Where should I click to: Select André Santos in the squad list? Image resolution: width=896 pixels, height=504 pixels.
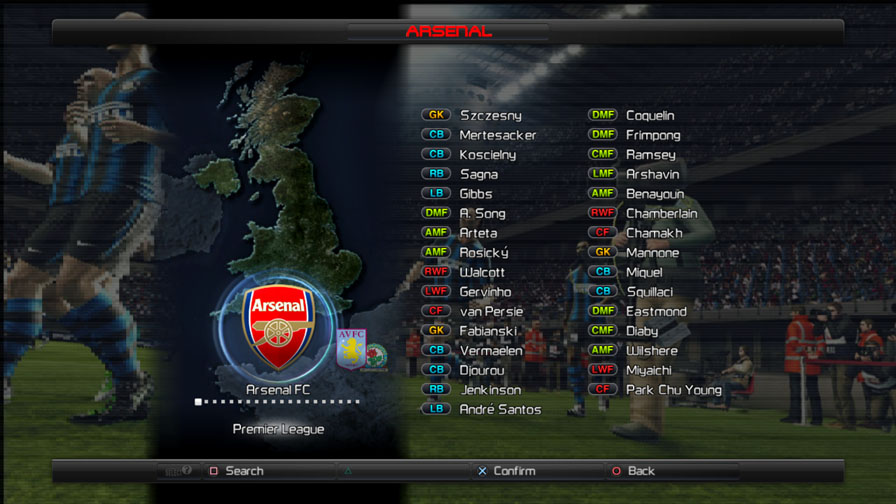500,409
